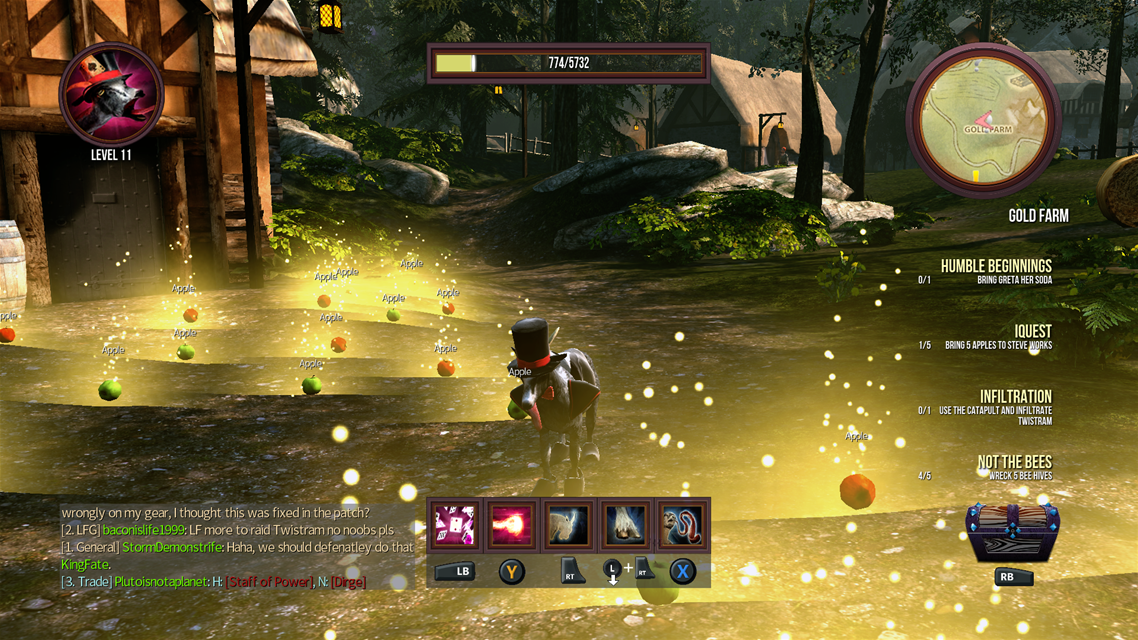
Task: Cast the fireball ability
Action: coord(512,525)
